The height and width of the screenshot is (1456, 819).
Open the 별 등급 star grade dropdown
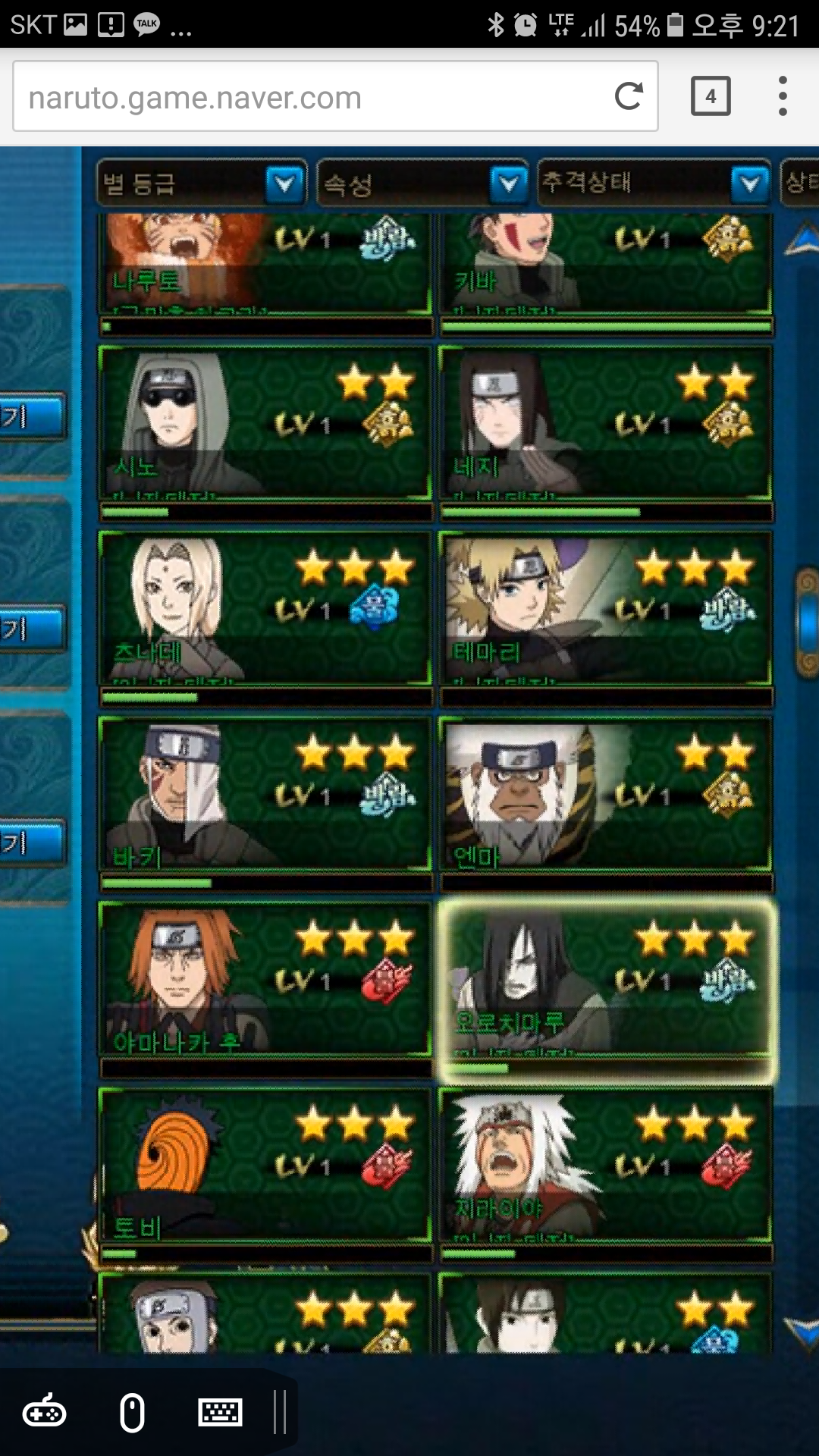pyautogui.click(x=202, y=183)
